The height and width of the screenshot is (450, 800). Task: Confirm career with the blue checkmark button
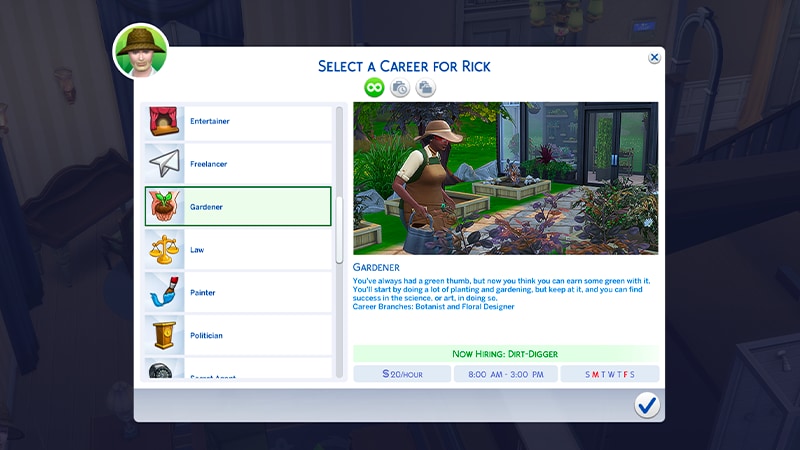647,404
